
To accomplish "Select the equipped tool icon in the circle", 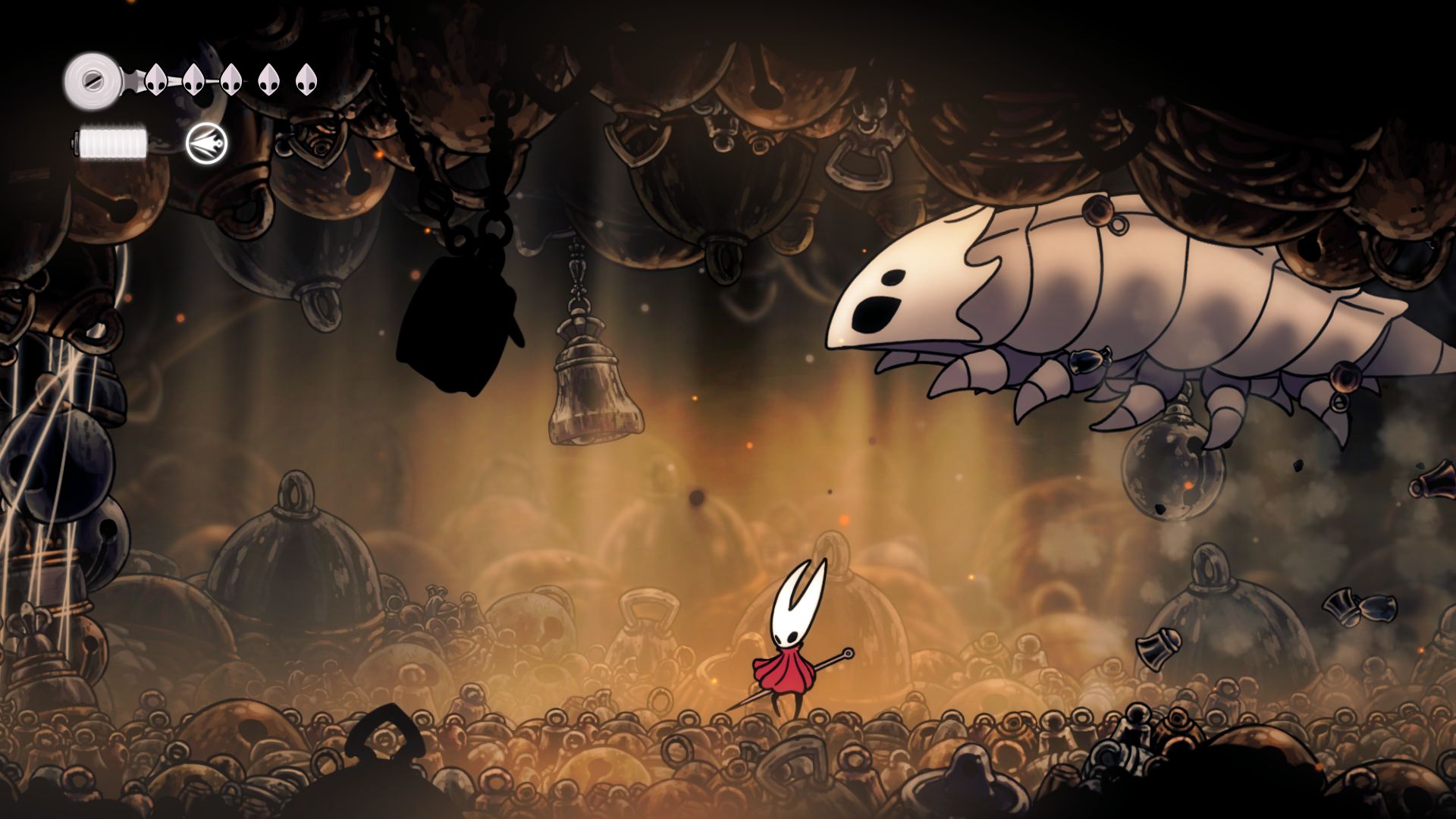I will (x=206, y=143).
